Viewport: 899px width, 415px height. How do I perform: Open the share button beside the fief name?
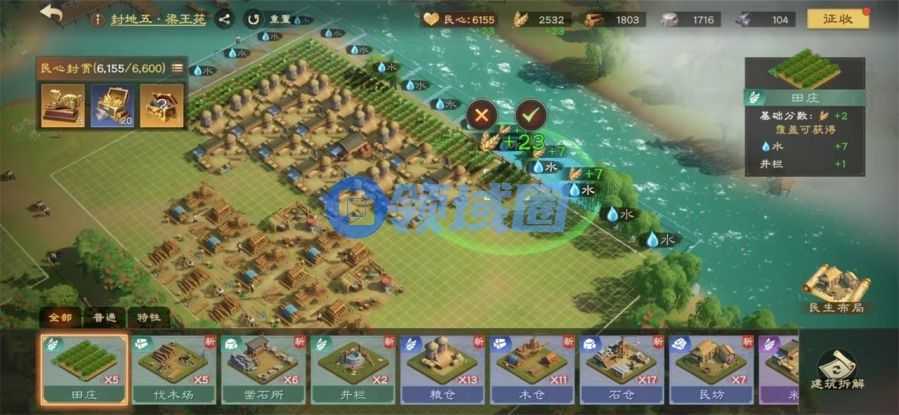click(x=224, y=18)
